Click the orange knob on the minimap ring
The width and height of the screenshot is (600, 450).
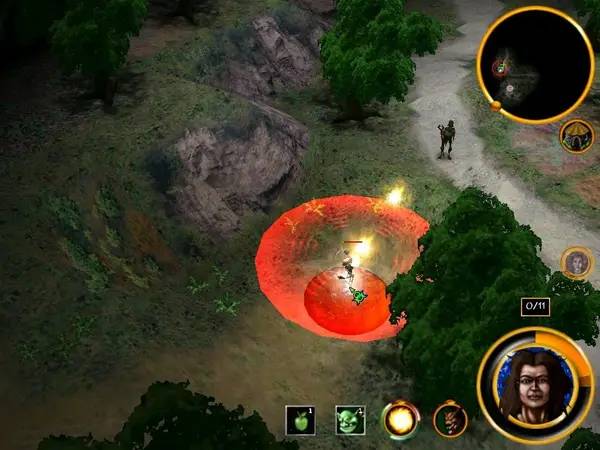pos(496,104)
